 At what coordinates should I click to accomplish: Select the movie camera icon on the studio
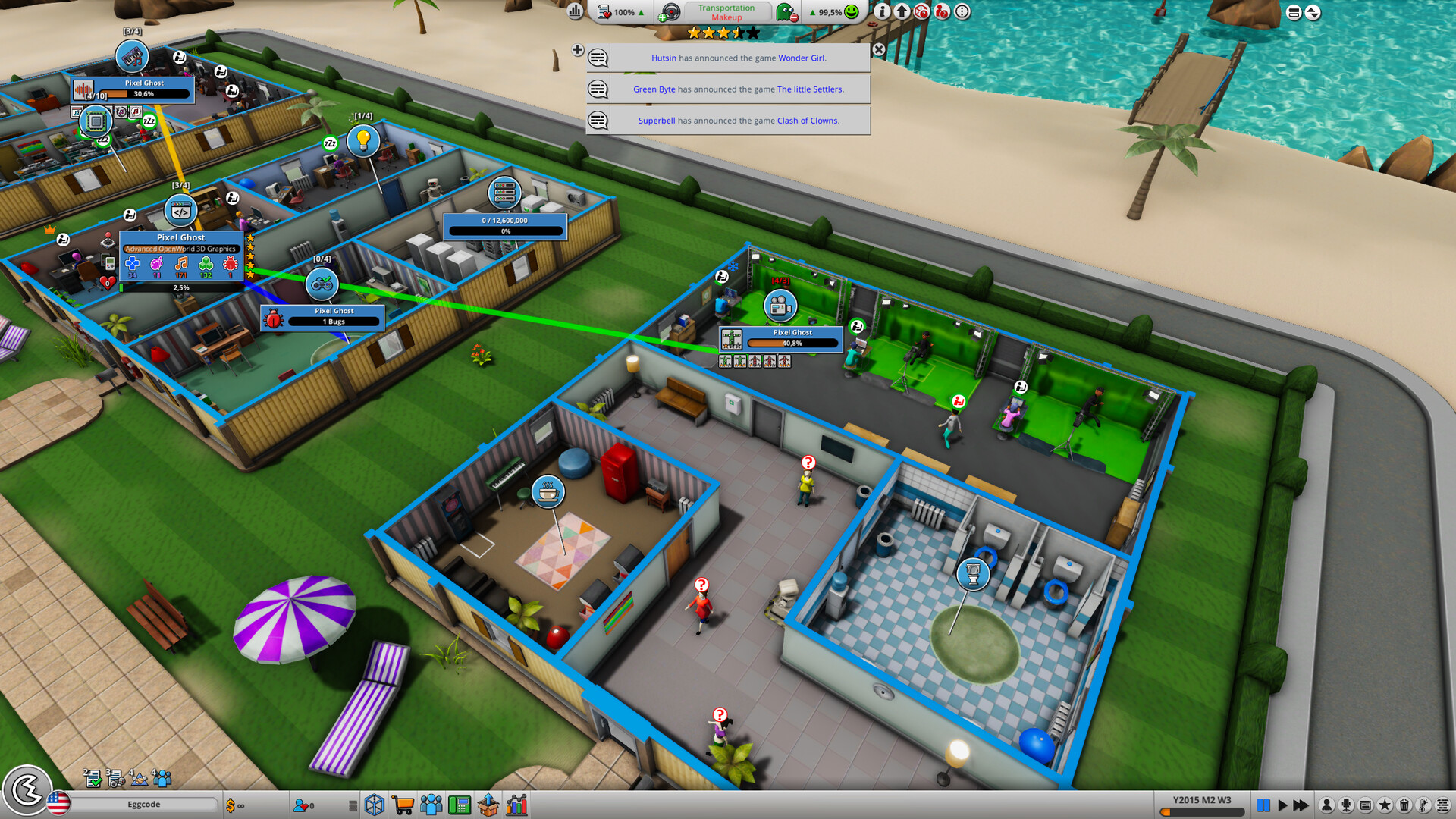pyautogui.click(x=780, y=306)
